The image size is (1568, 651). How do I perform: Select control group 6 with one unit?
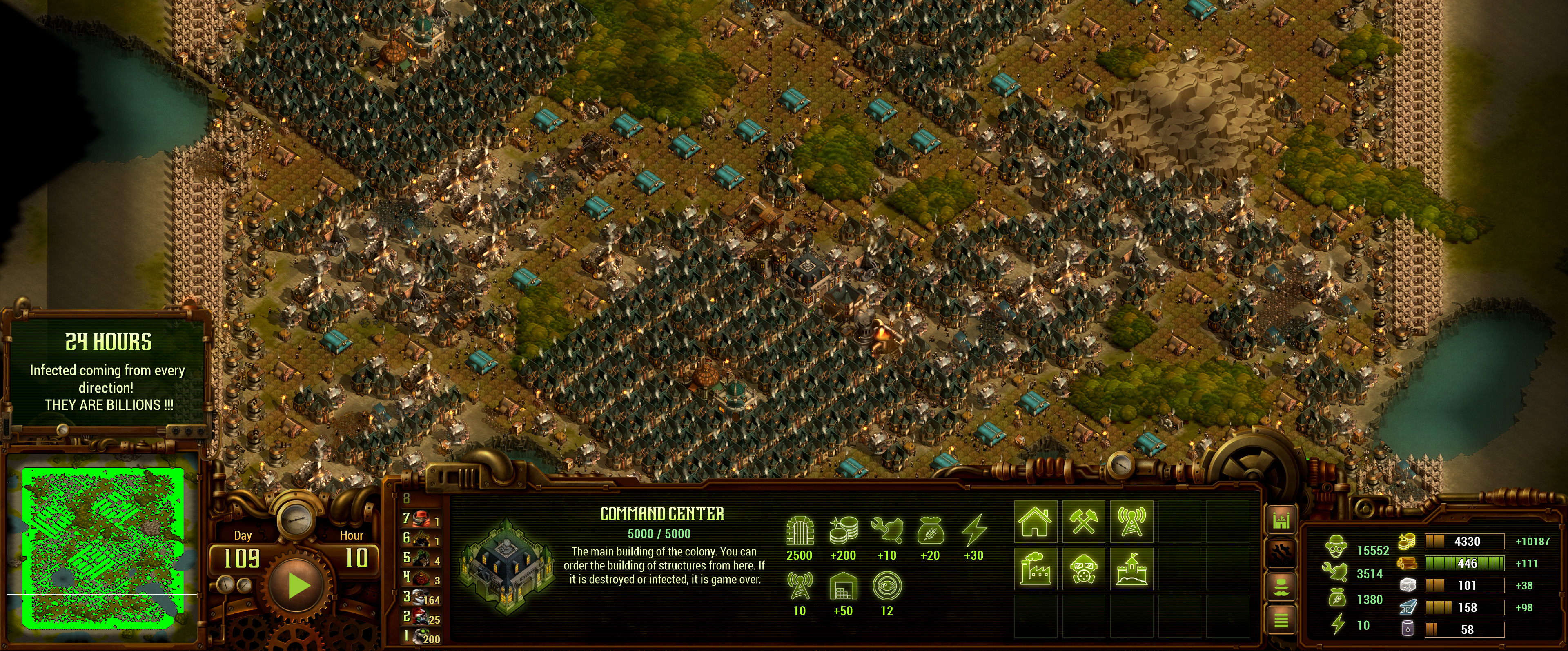(421, 538)
